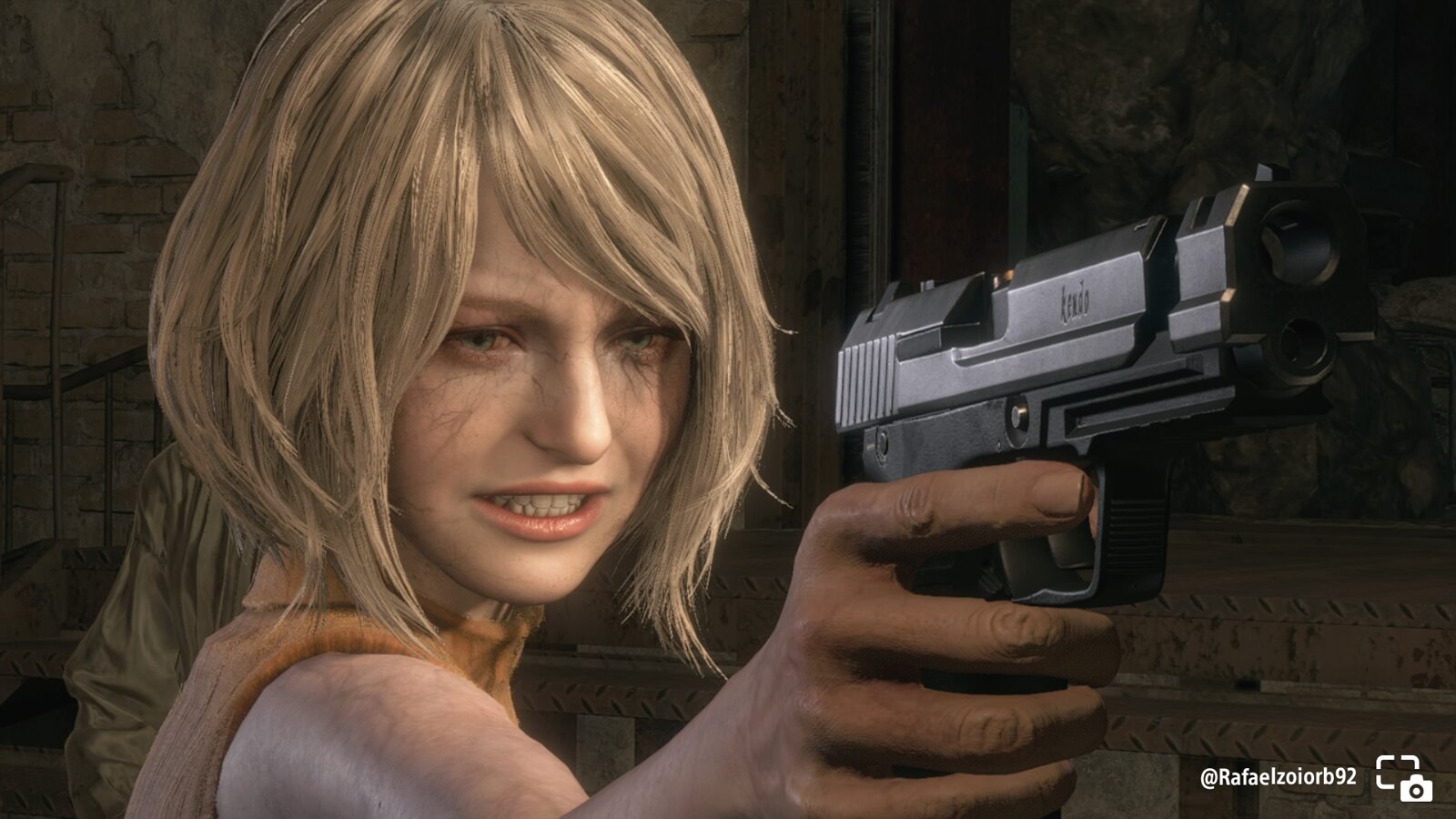Screen dimensions: 1456x819
Task: Open the @Rafaelzoiorb92 handle
Action: coord(1278,777)
